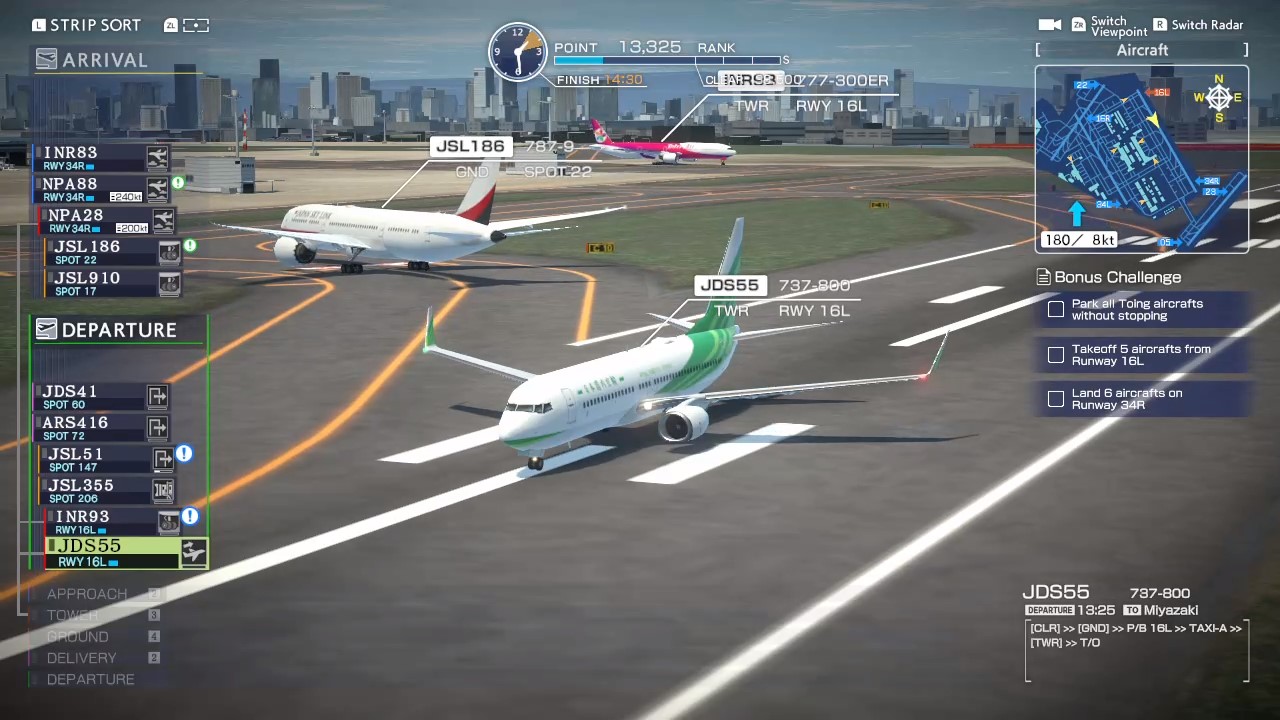Collapse the Departure strip group
Viewport: 1280px width, 720px height.
90,679
